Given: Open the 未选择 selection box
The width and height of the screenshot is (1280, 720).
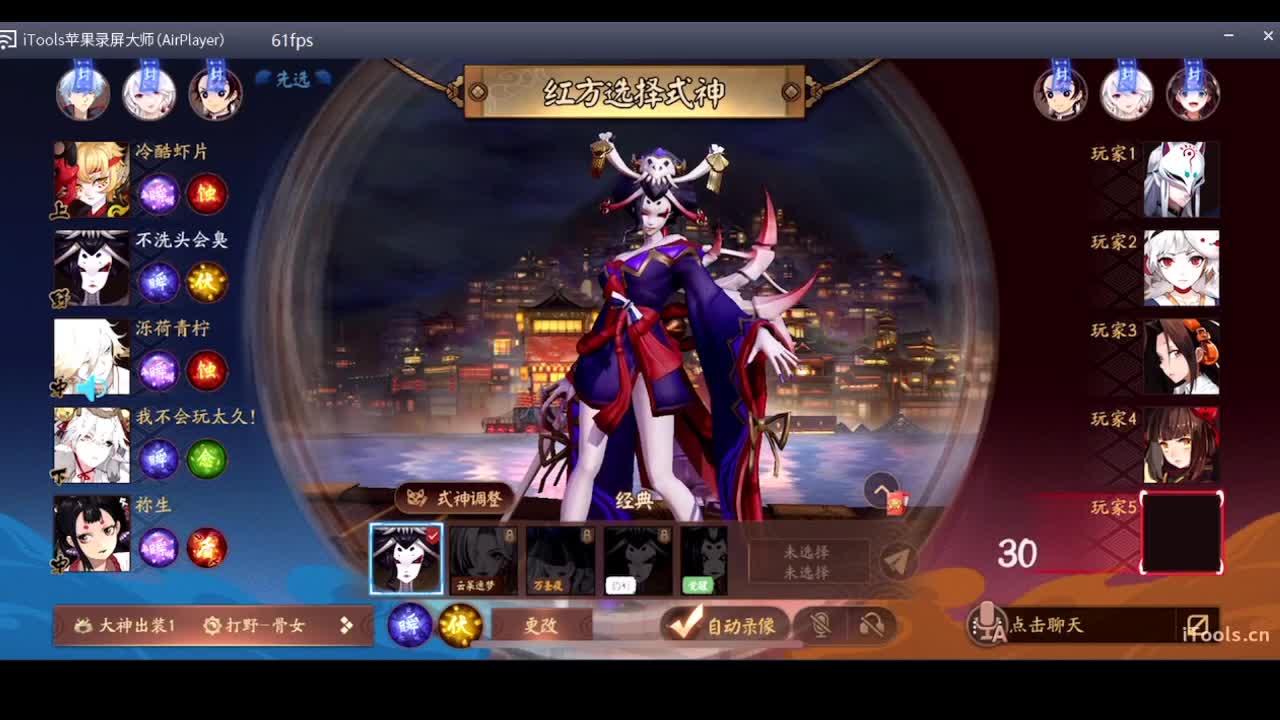Looking at the screenshot, I should click(x=806, y=559).
